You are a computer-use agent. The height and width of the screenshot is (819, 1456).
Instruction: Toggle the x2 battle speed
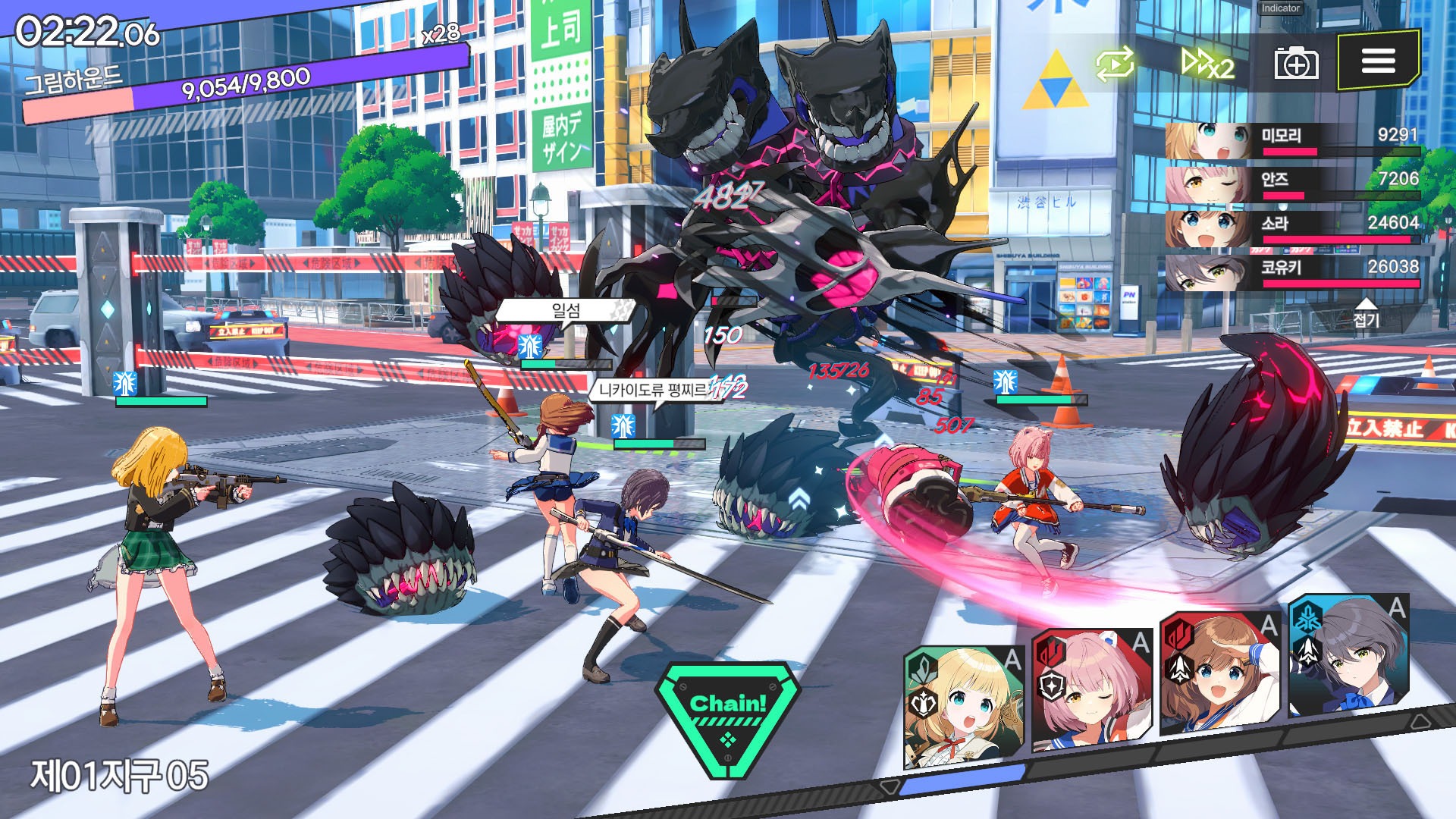pyautogui.click(x=1207, y=64)
